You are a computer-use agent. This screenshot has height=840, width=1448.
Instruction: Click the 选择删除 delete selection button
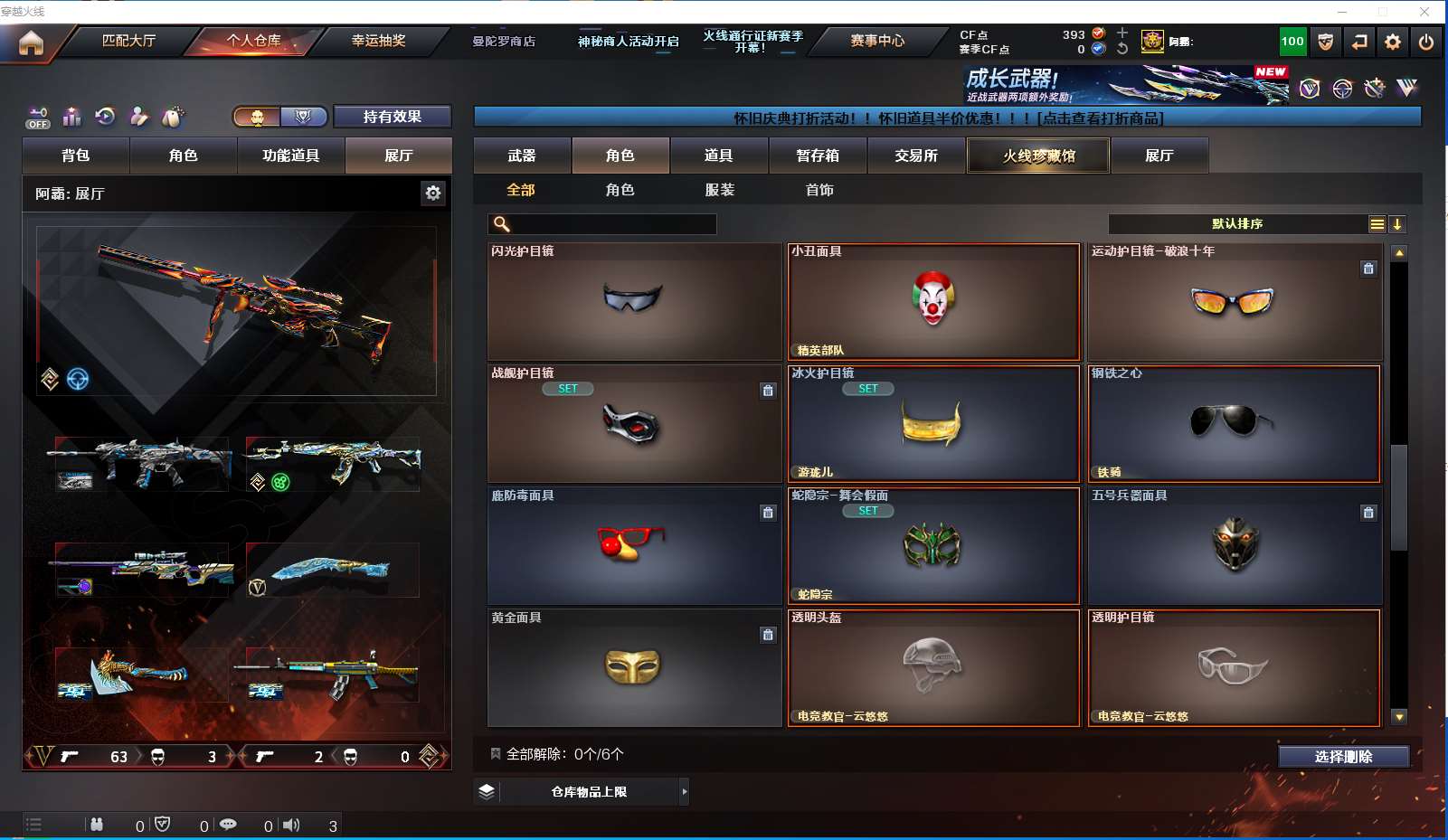[1343, 757]
